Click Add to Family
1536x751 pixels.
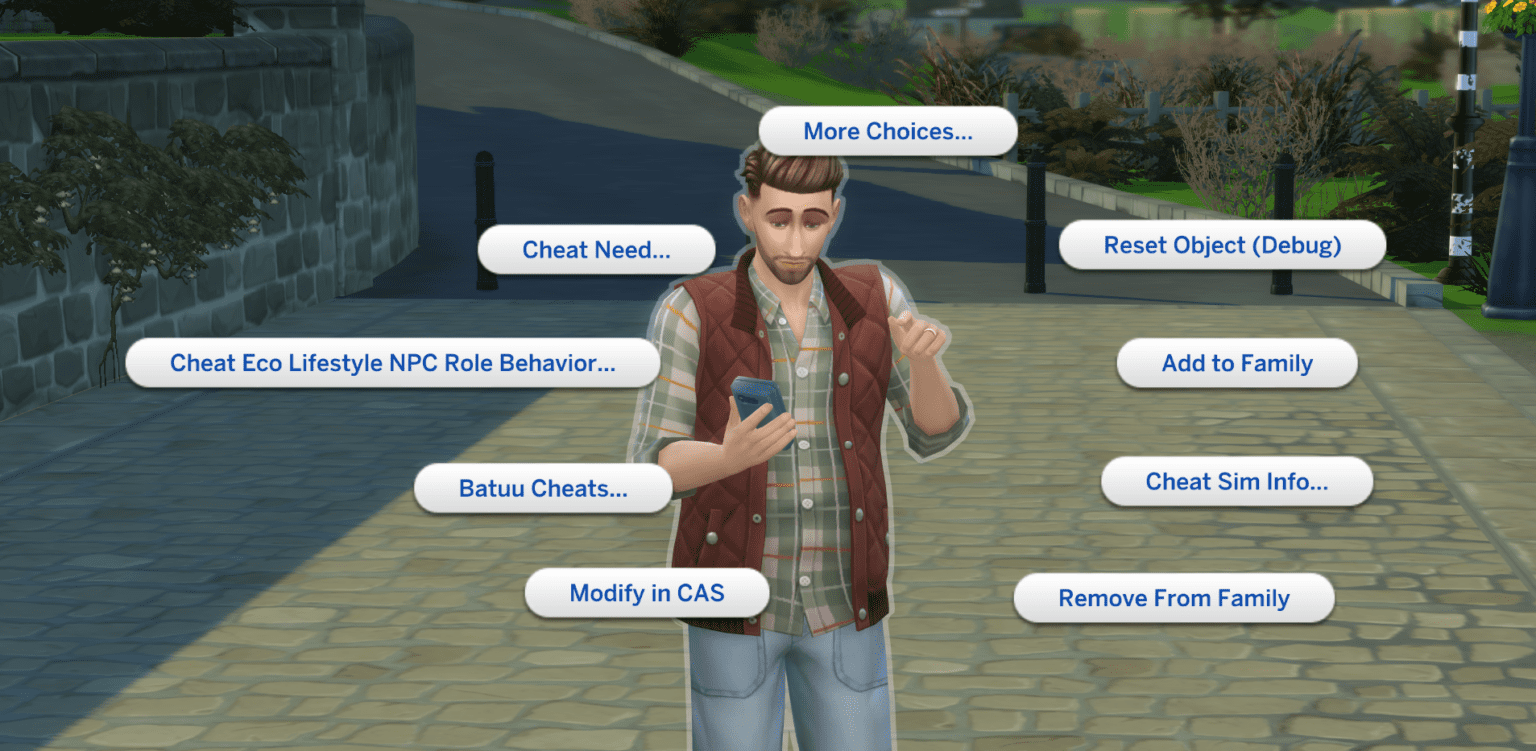(x=1237, y=364)
